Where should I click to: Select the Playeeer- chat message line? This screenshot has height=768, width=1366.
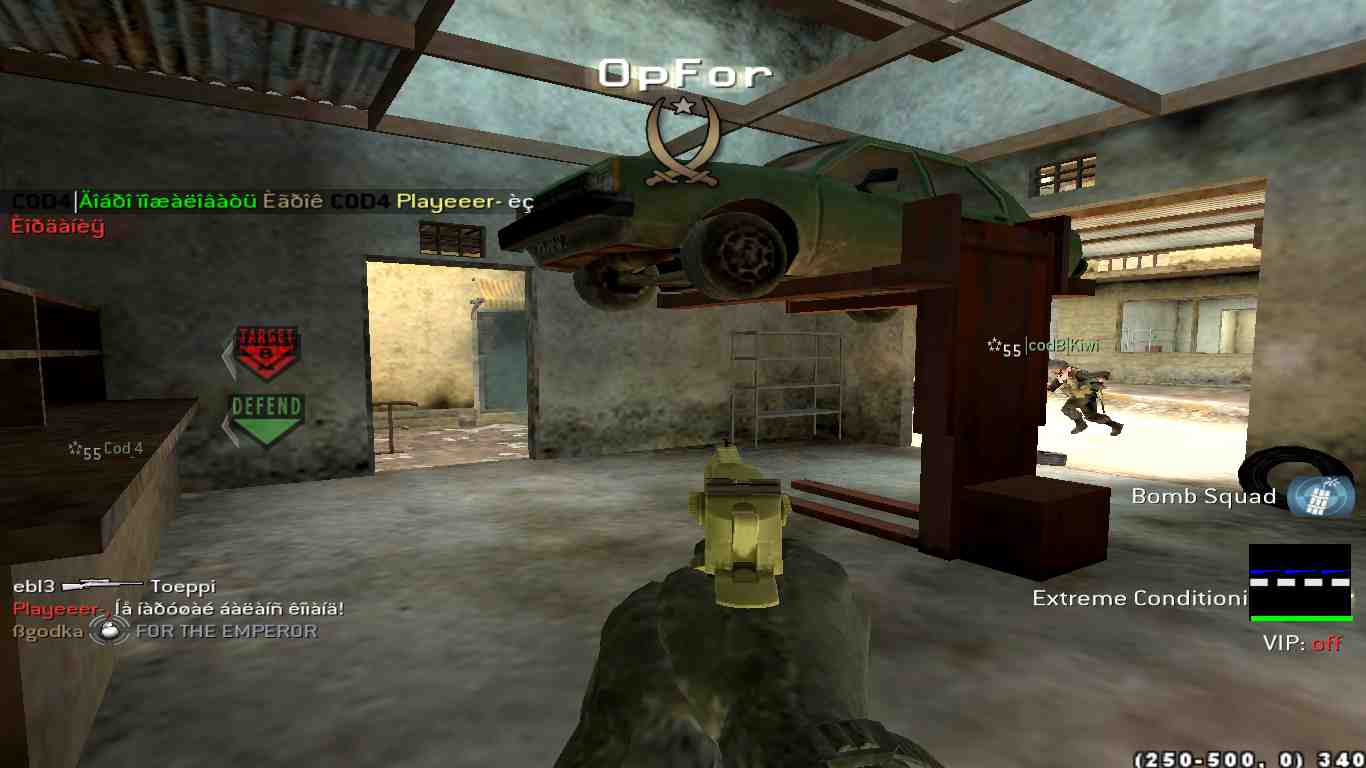(178, 608)
